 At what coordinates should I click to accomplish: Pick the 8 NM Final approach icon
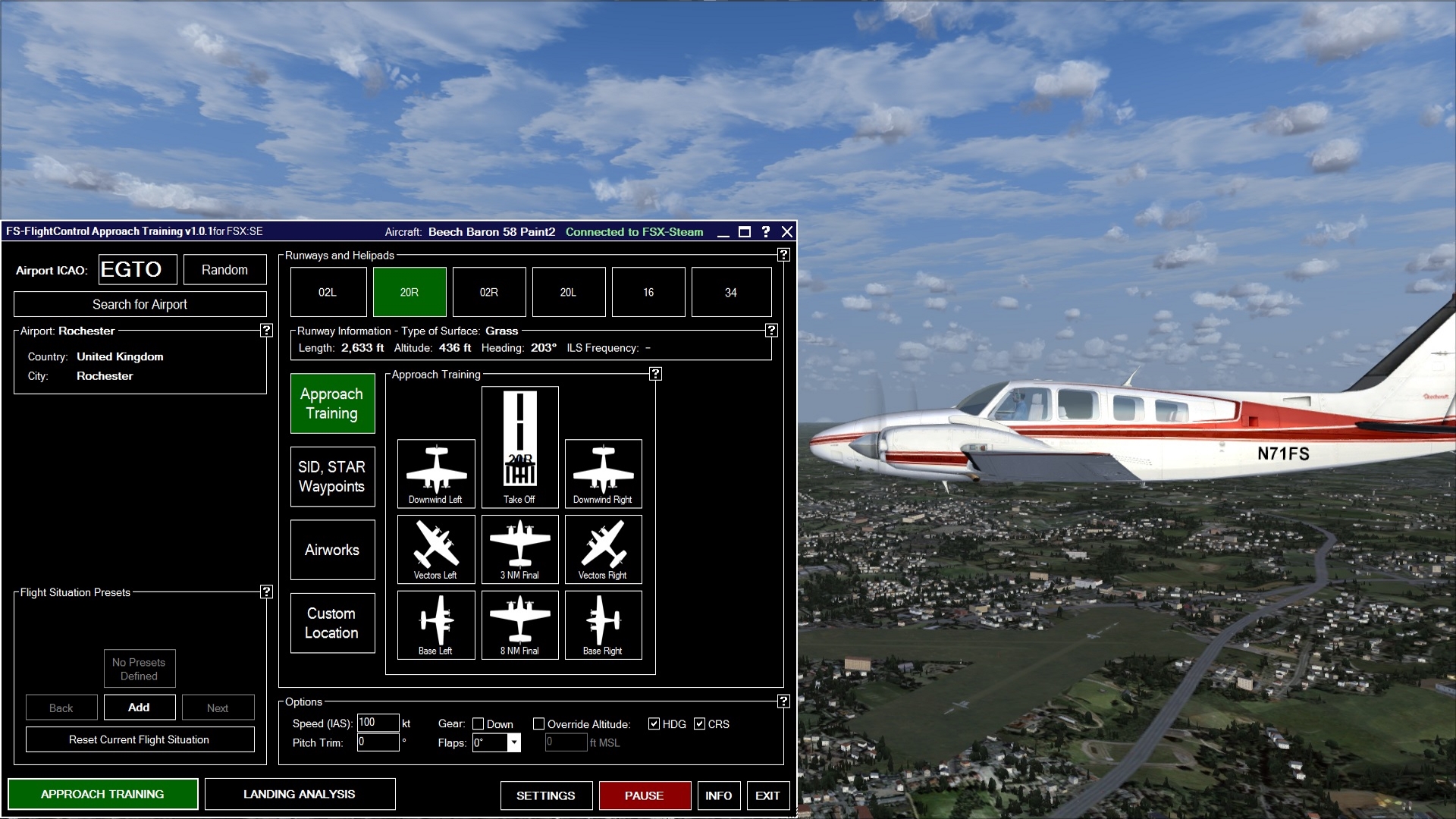pyautogui.click(x=519, y=622)
